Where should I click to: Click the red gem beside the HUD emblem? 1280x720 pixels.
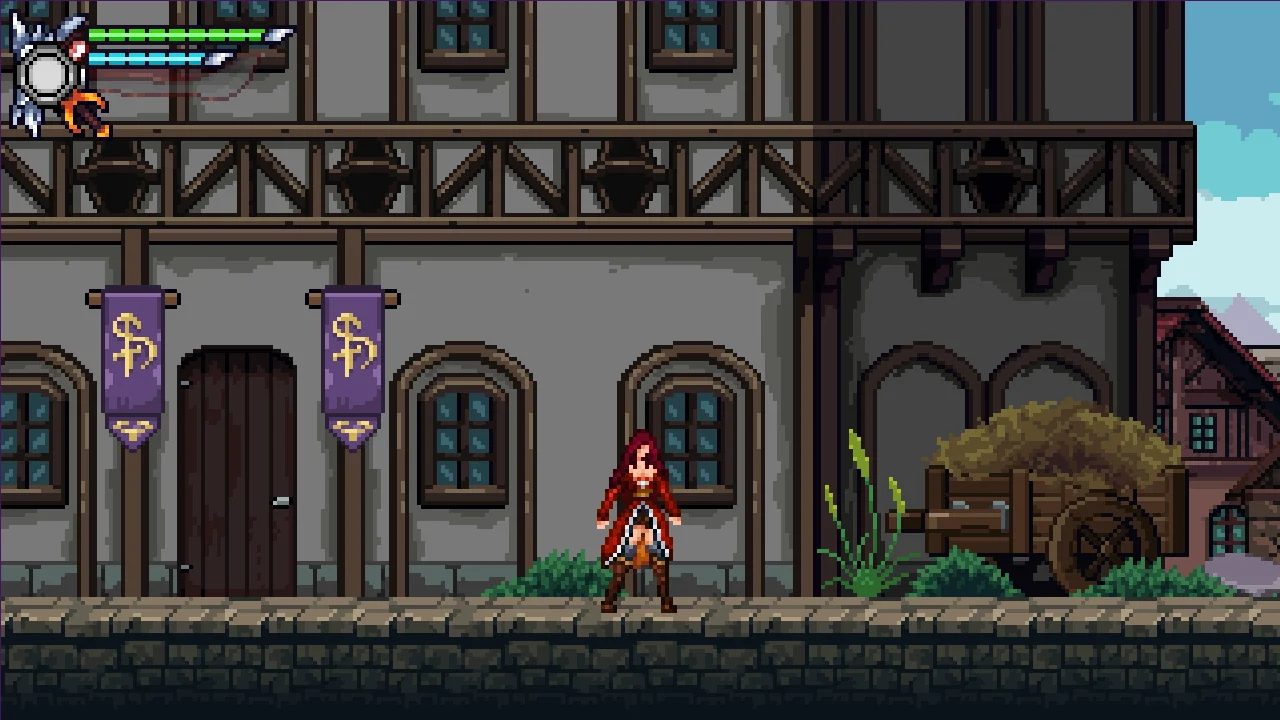(x=79, y=48)
